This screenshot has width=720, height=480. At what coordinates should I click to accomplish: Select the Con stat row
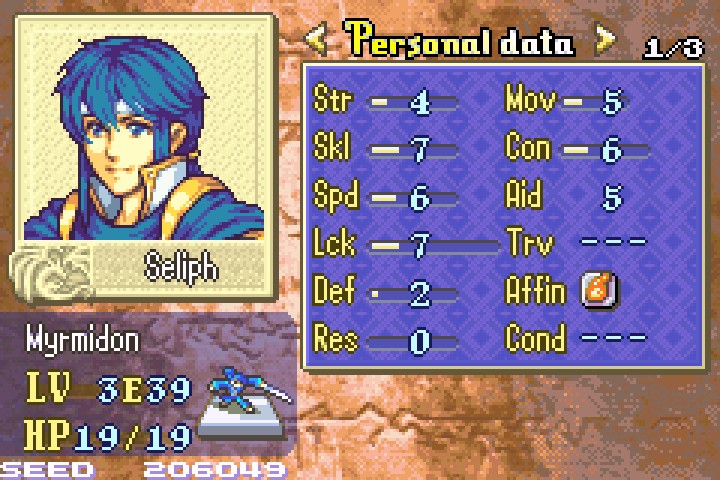click(575, 150)
